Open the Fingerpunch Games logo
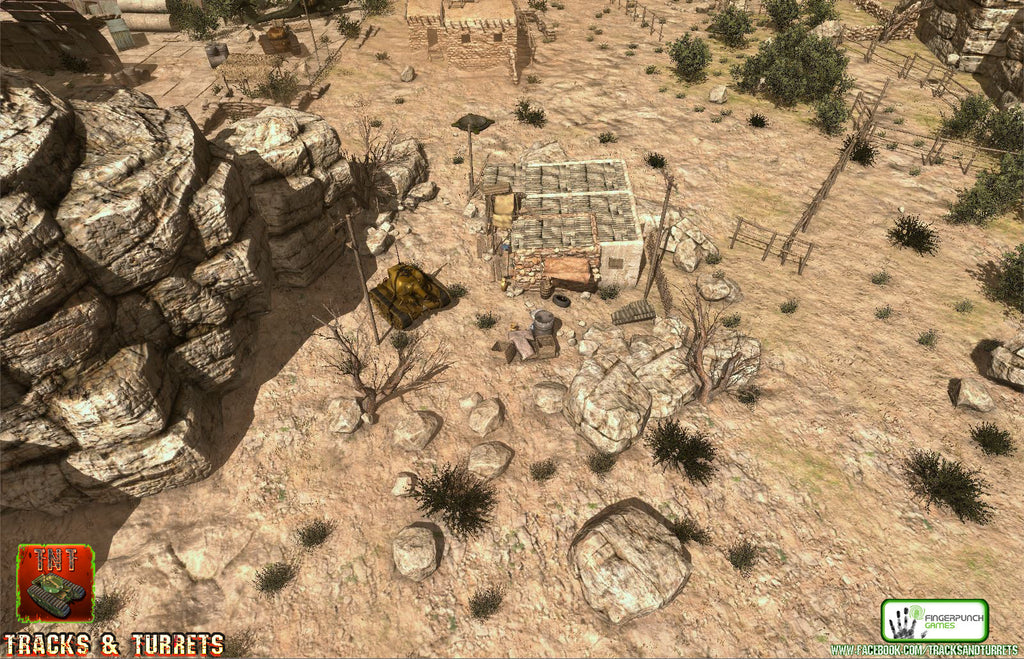 coord(934,620)
